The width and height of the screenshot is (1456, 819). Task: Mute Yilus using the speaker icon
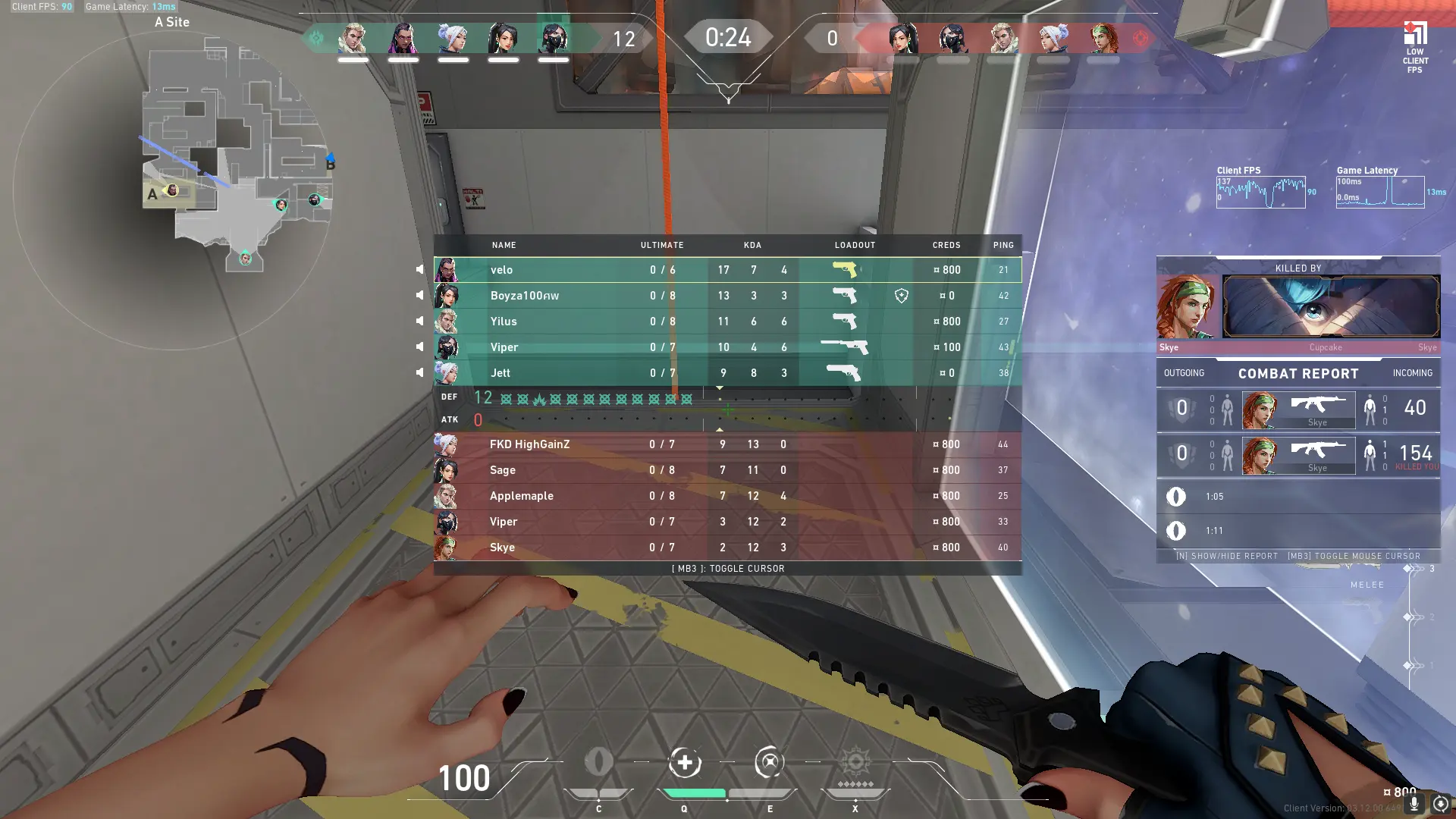tap(419, 322)
